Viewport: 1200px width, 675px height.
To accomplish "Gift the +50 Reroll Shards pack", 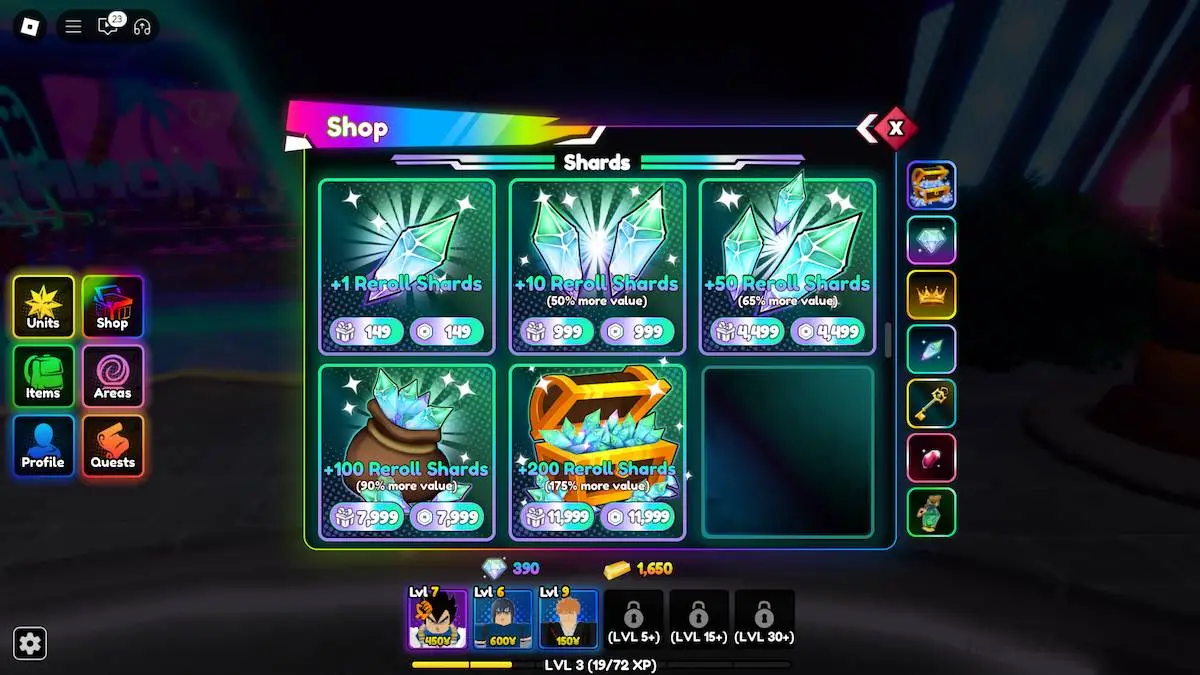I will [746, 332].
